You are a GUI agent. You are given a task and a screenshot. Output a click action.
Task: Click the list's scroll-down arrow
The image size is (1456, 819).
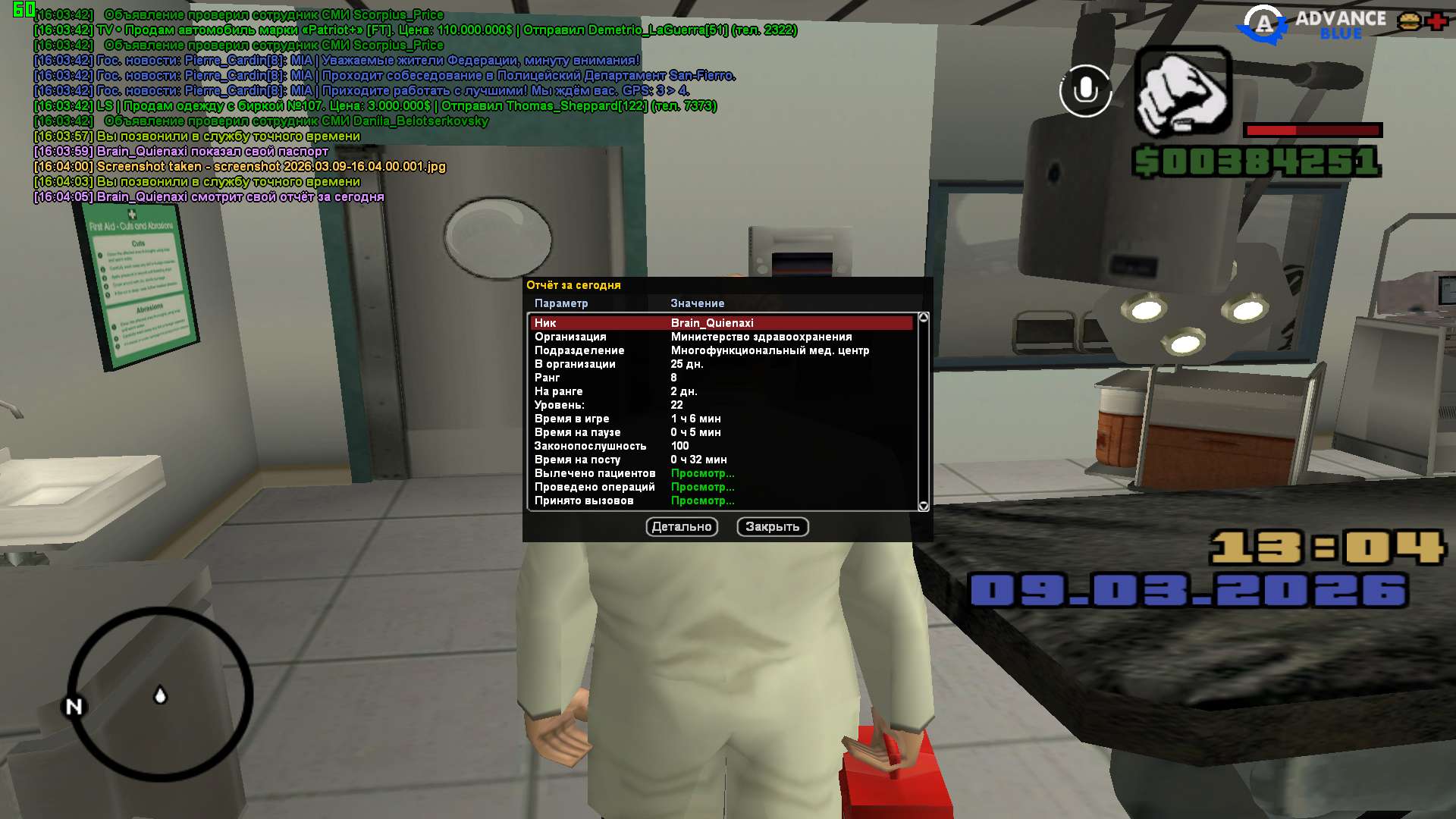[x=923, y=506]
